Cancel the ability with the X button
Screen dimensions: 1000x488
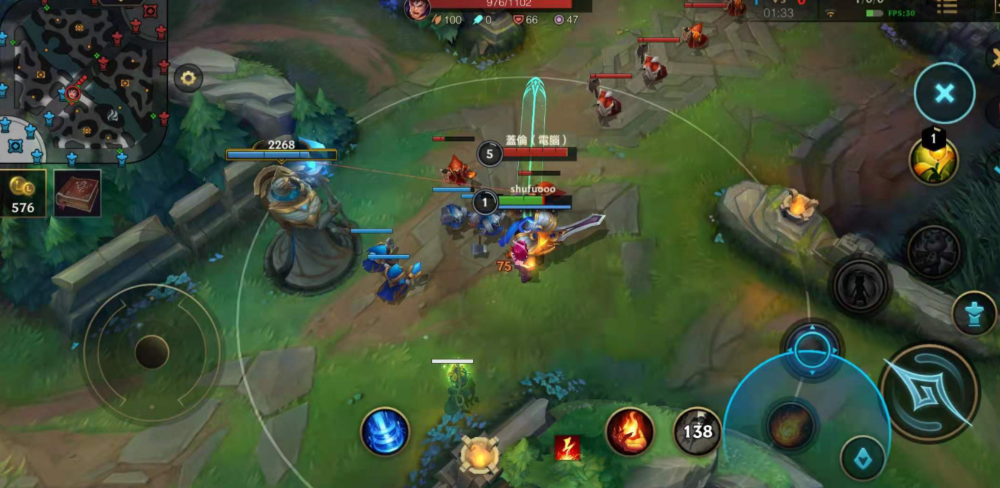[x=944, y=93]
